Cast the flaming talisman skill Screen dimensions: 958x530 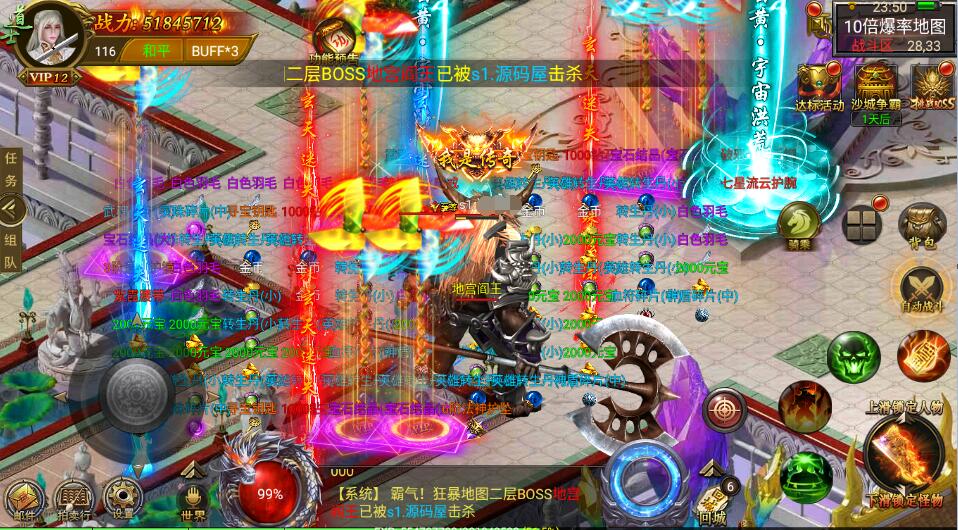pos(921,354)
